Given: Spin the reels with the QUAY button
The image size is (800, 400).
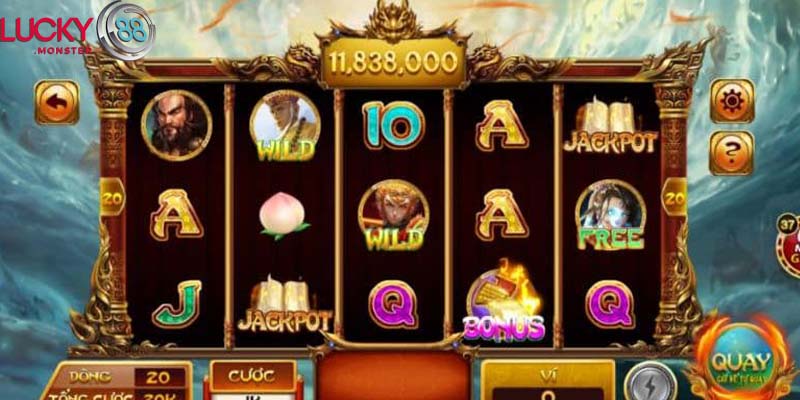Looking at the screenshot, I should pyautogui.click(x=740, y=363).
